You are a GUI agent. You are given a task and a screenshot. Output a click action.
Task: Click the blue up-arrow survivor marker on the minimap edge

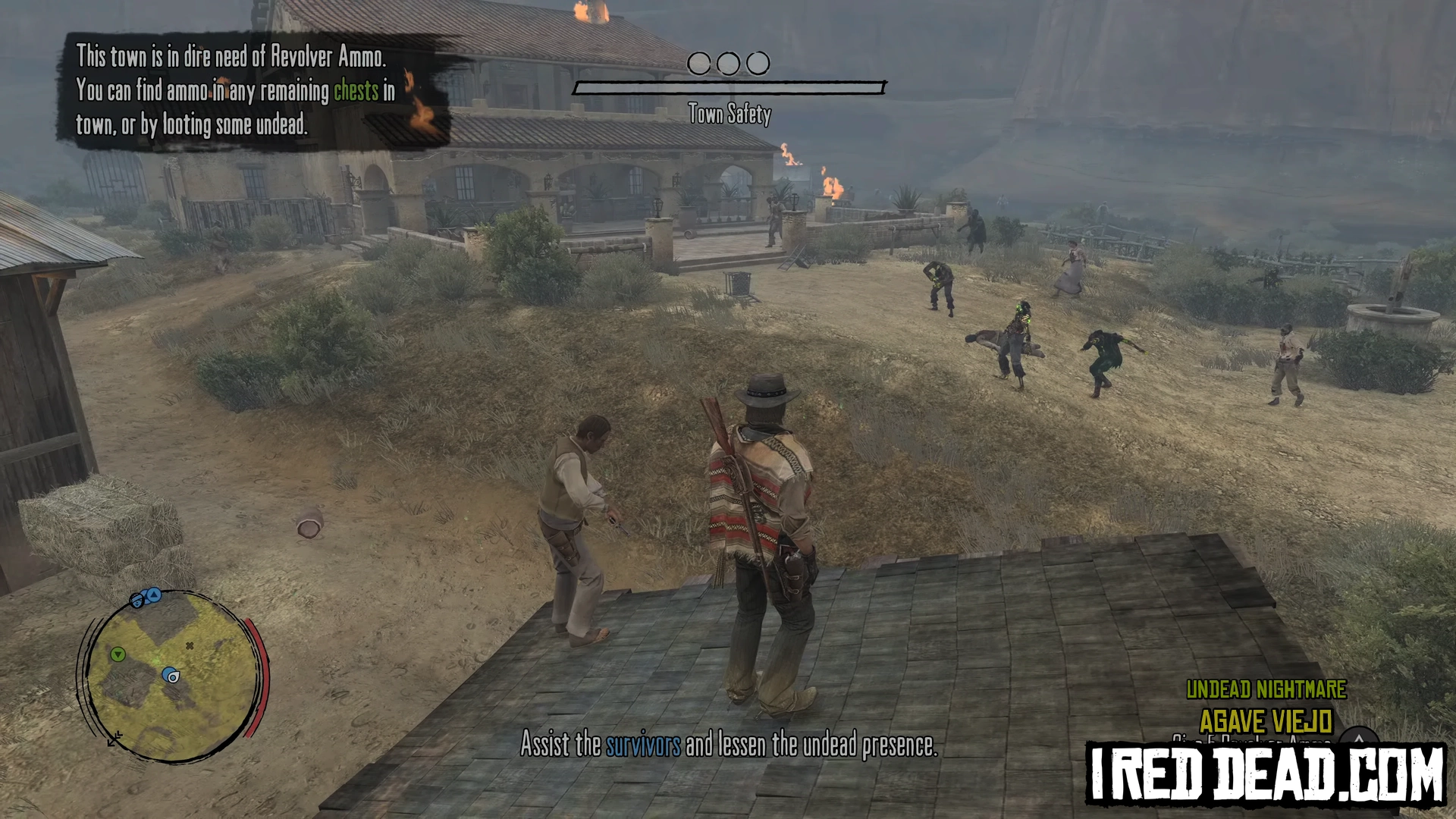point(154,595)
